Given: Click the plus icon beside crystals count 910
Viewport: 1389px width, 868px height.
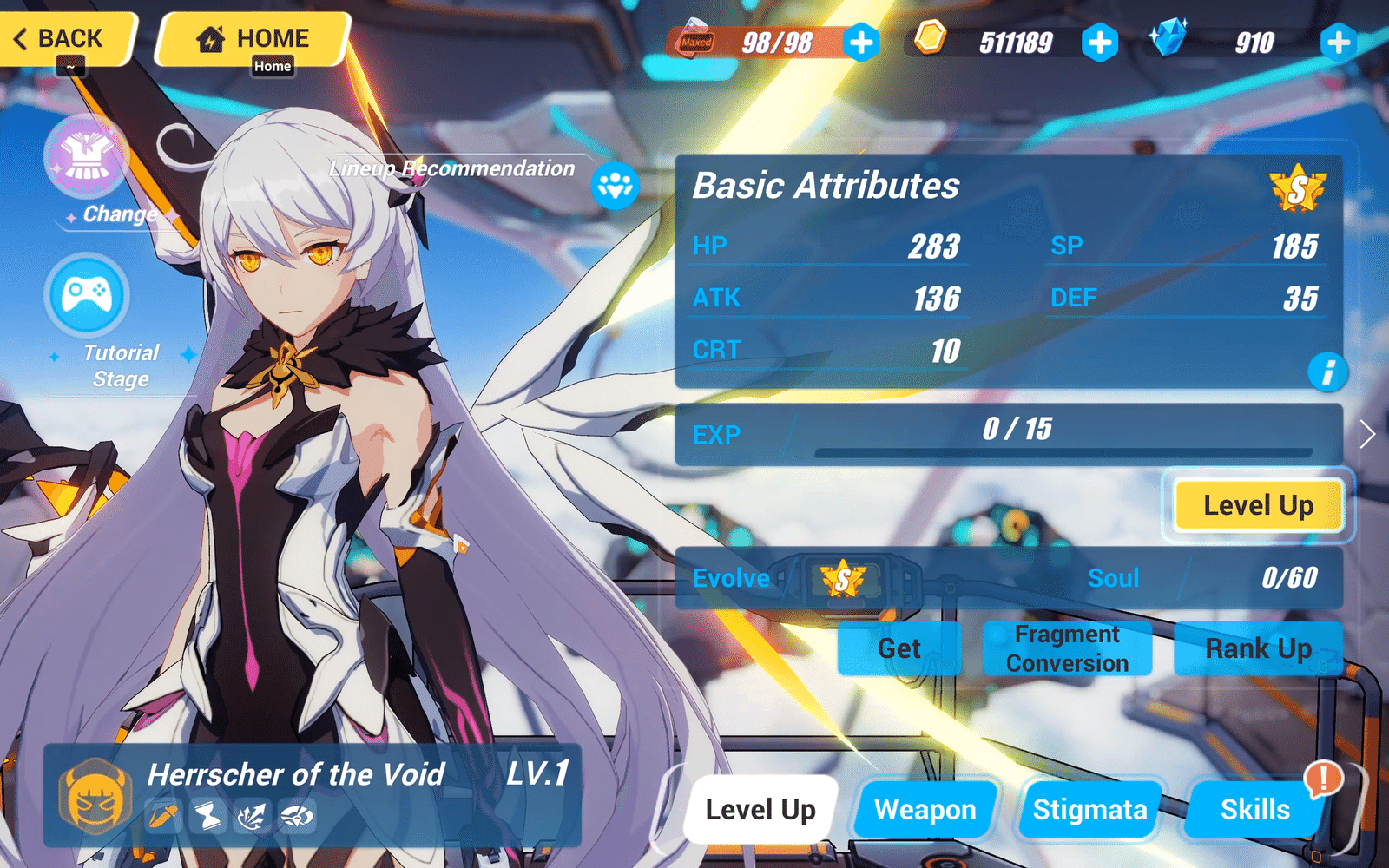Looking at the screenshot, I should click(x=1340, y=42).
